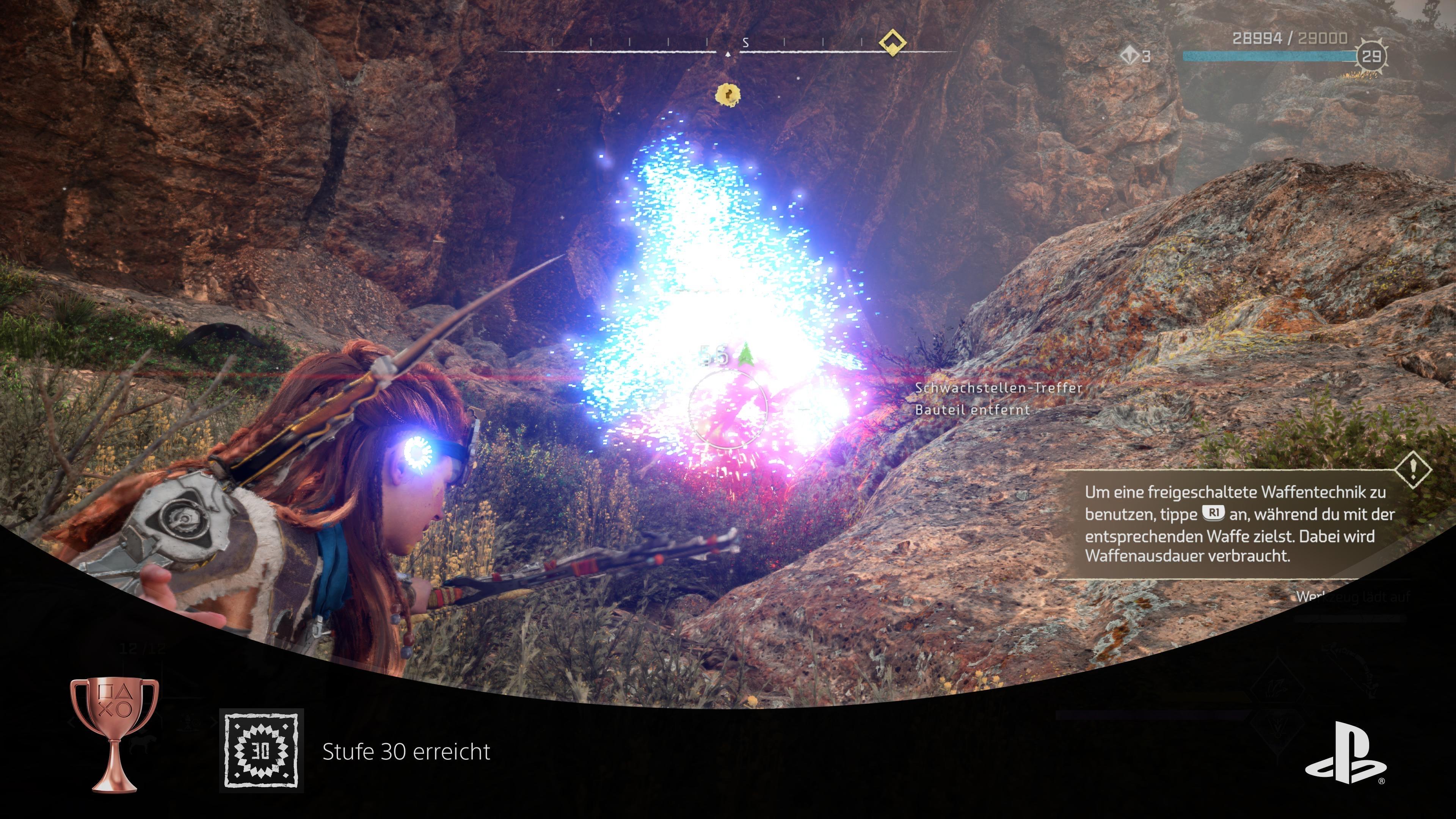Open the tutorial hint exclamation icon
The height and width of the screenshot is (819, 1456).
[1412, 469]
